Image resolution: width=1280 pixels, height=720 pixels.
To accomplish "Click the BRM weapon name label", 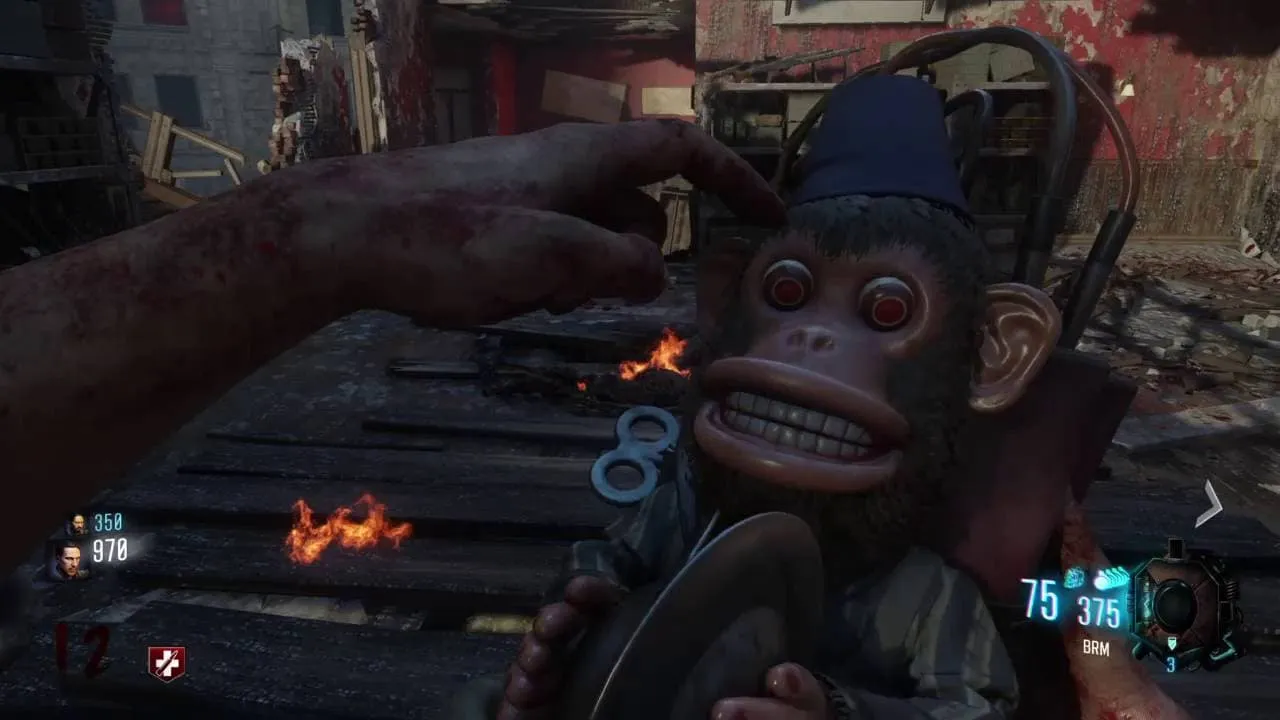I will (1096, 647).
